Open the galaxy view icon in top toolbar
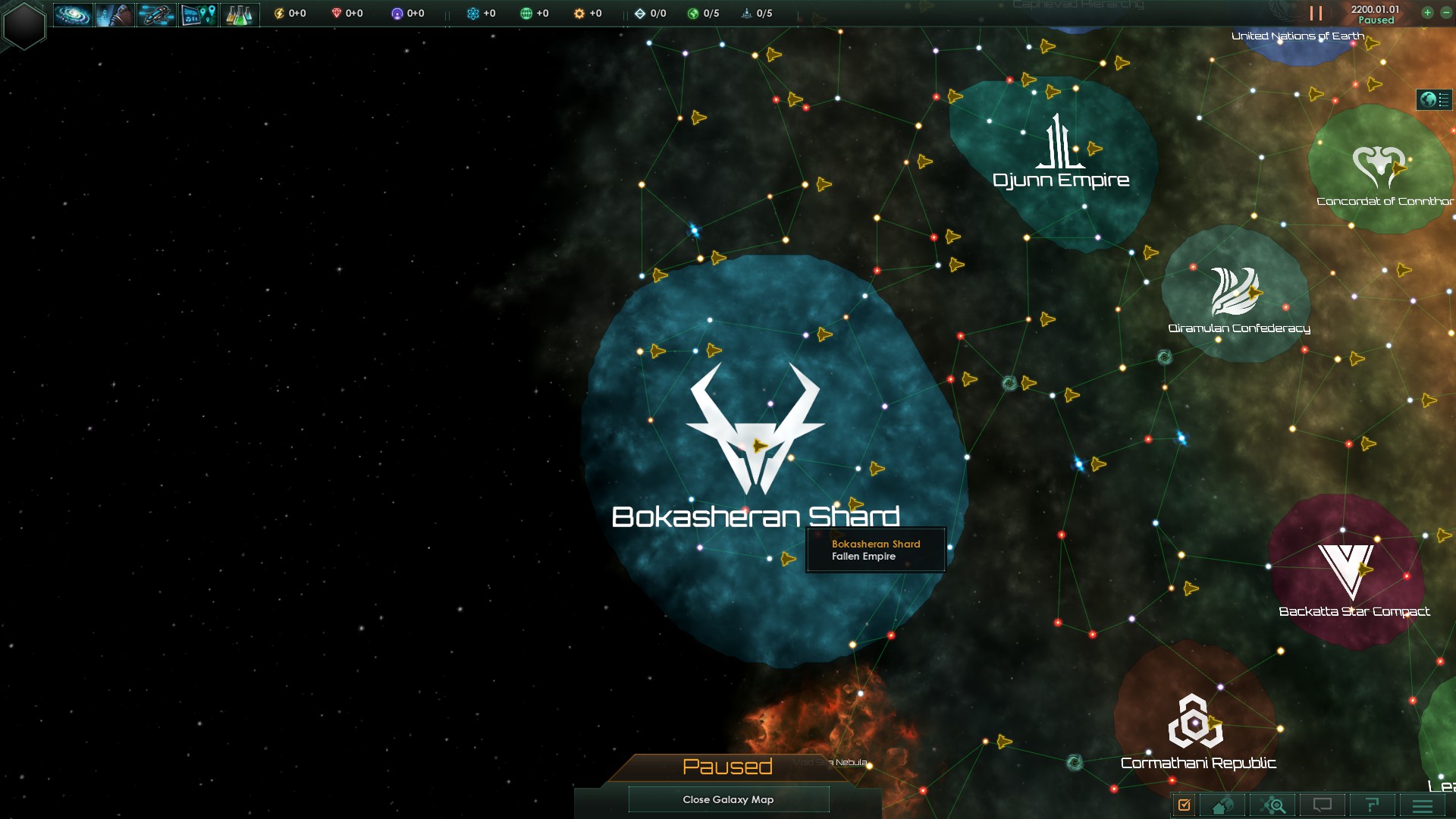The image size is (1456, 819). pos(73,14)
